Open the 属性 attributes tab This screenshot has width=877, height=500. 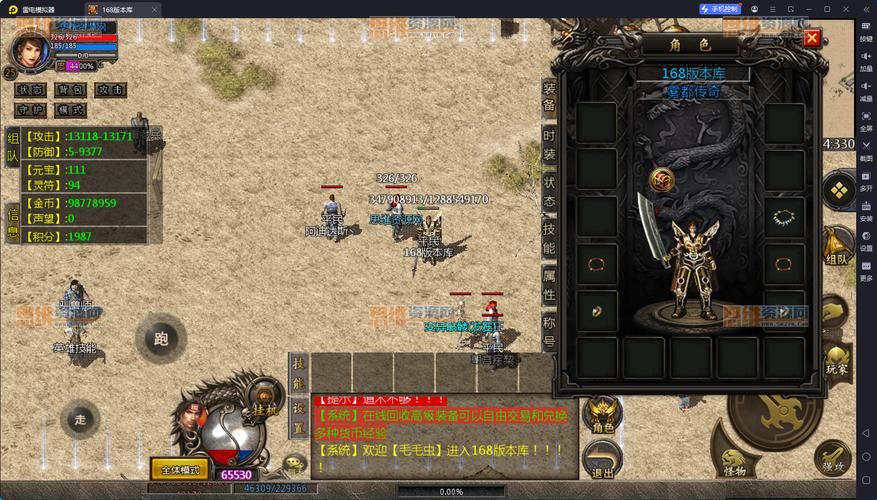tap(549, 286)
